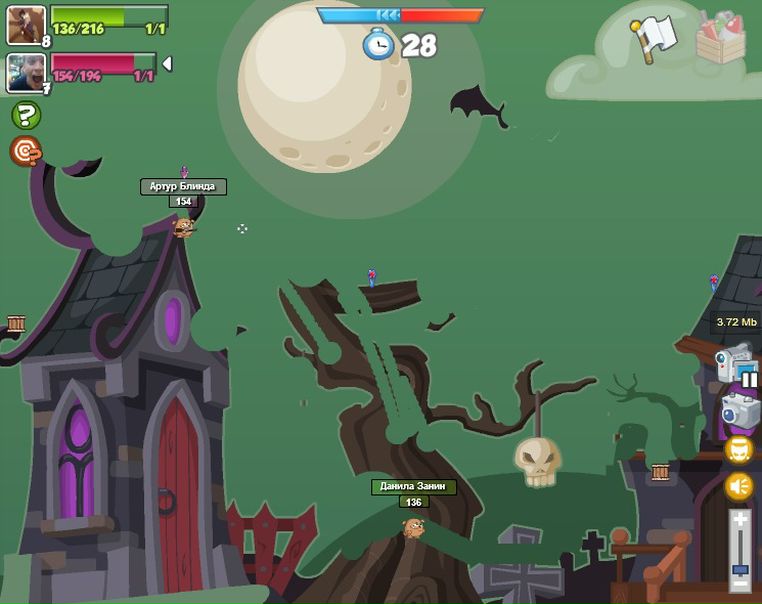This screenshot has height=604, width=762.
Task: Take a screenshot with the camera icon
Action: (740, 409)
